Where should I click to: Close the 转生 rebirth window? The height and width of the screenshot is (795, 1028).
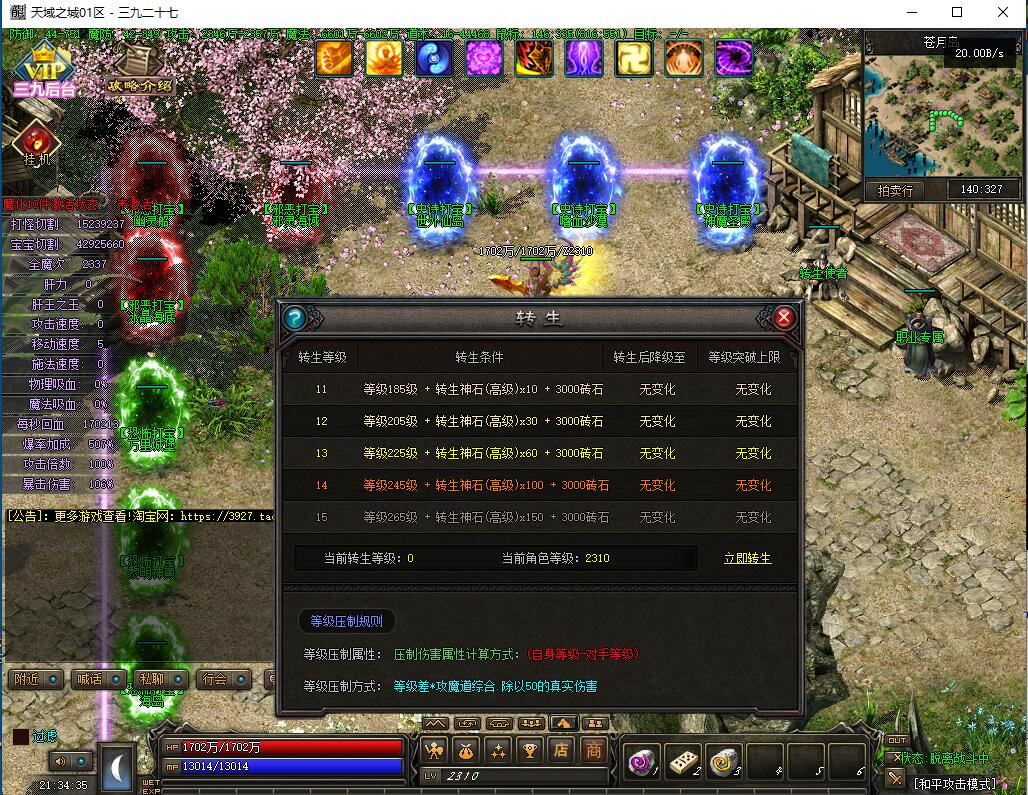pyautogui.click(x=785, y=318)
